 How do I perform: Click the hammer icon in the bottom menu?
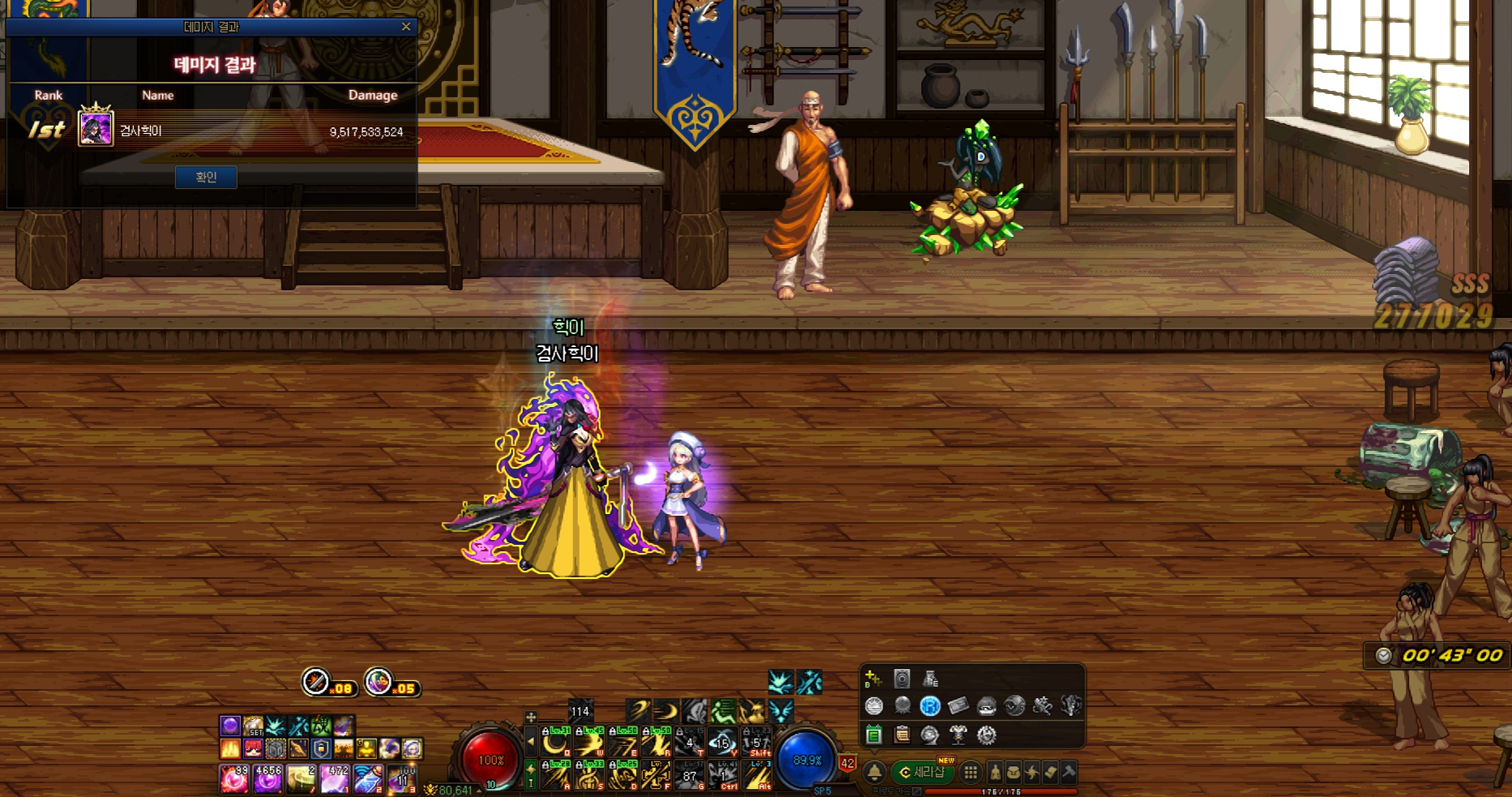(x=1069, y=773)
